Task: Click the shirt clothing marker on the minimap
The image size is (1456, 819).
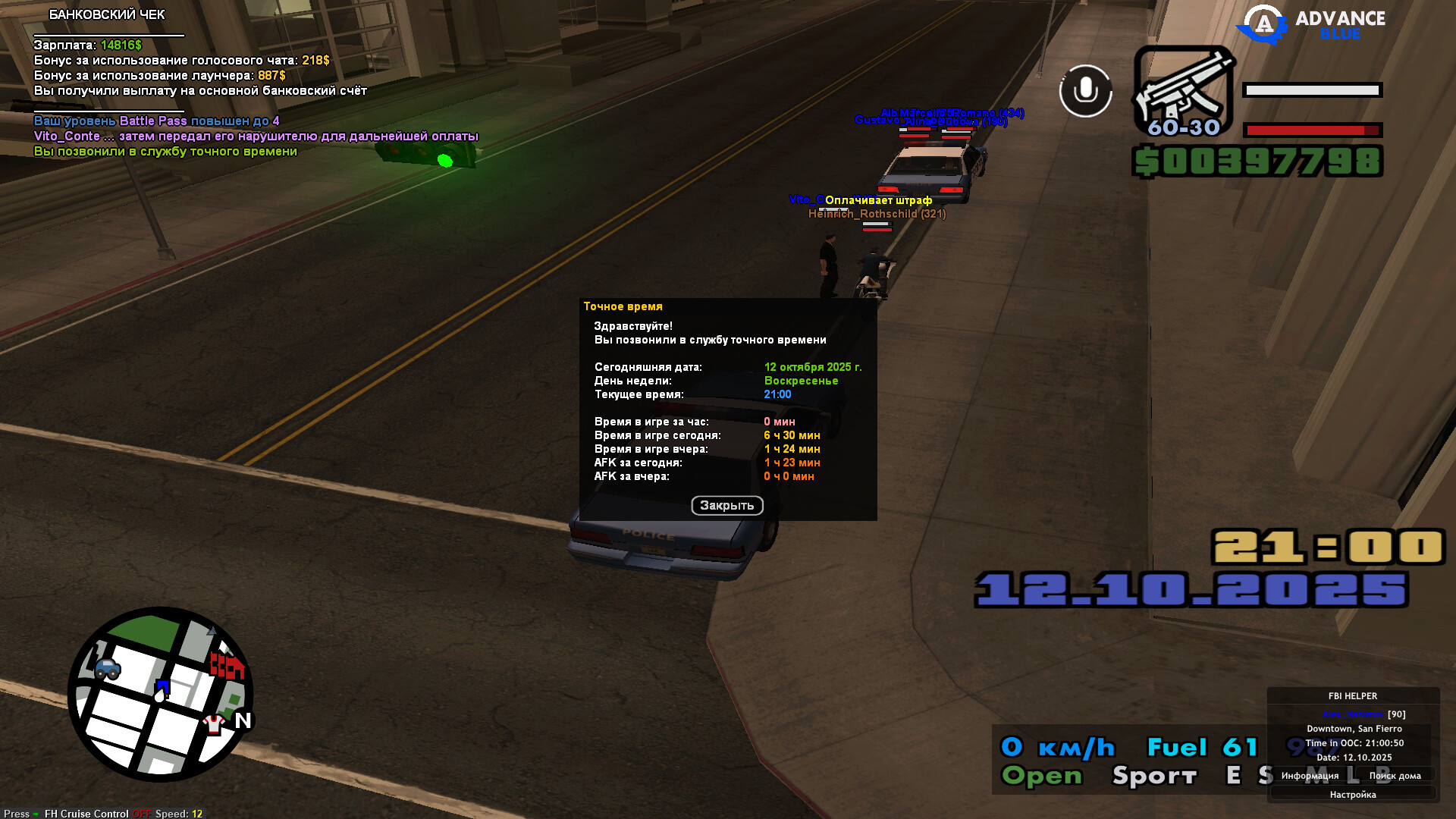Action: 214,724
